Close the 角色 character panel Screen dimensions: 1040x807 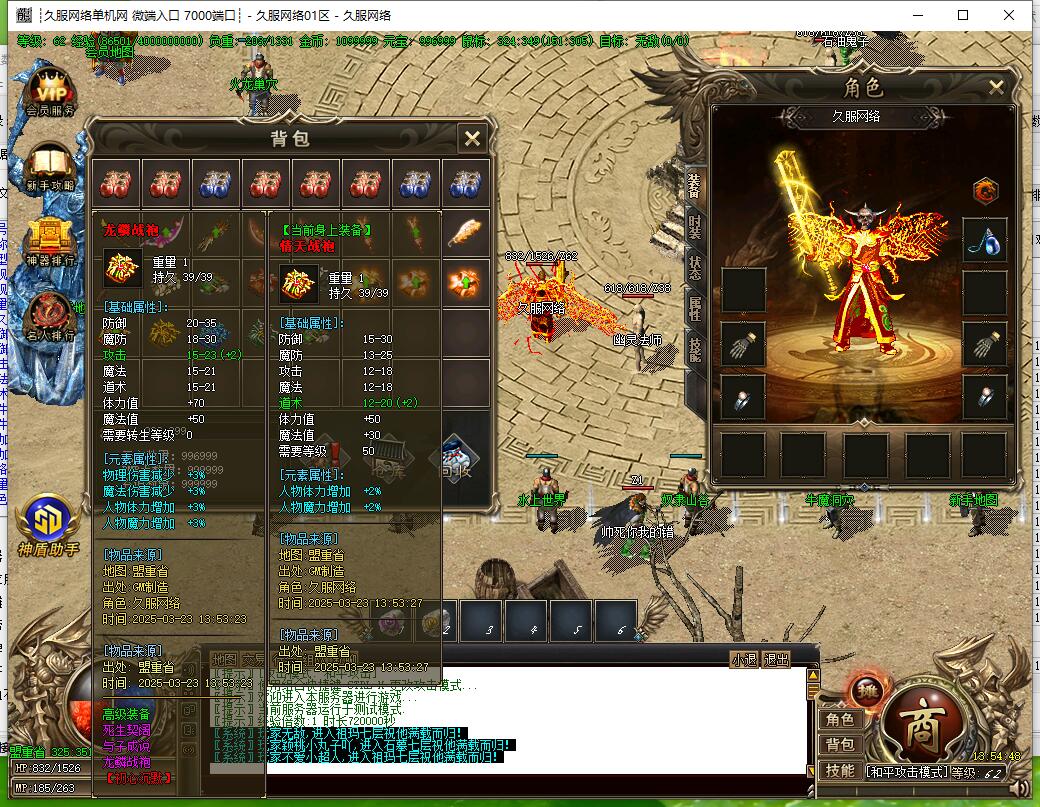click(x=996, y=88)
